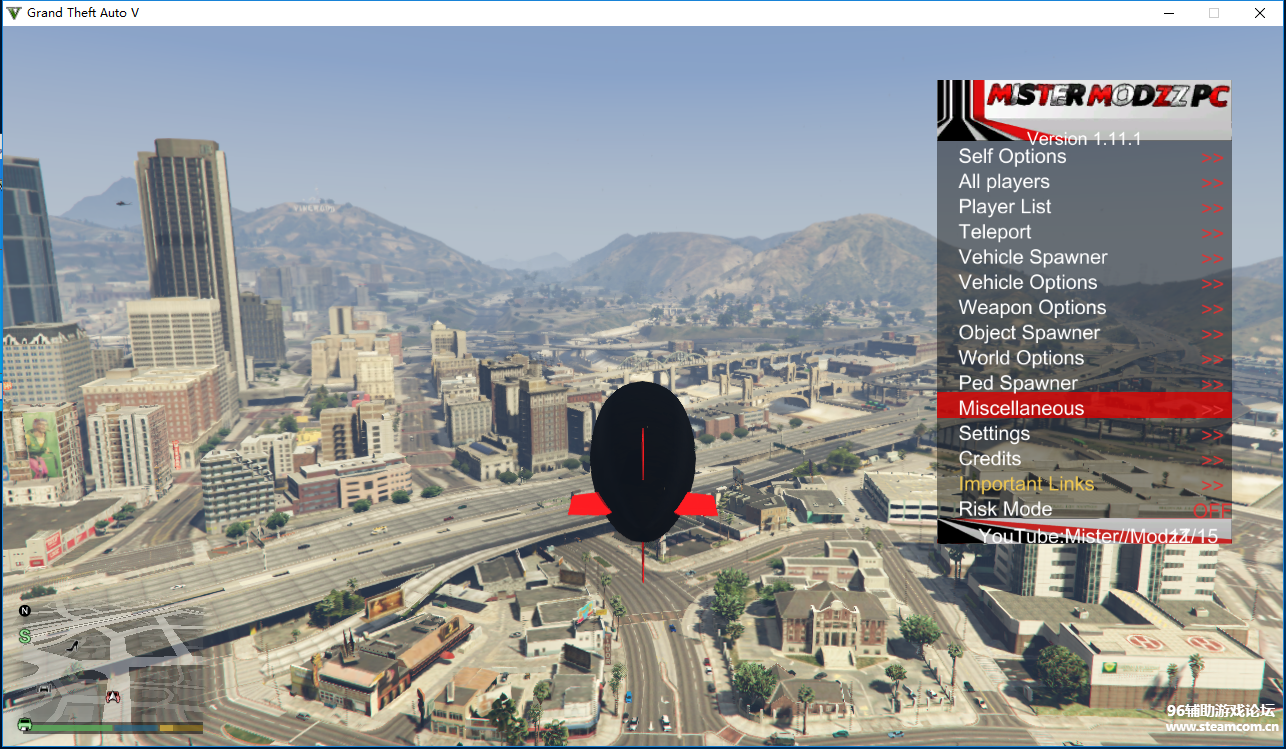
Task: Open World Options
Action: tap(1021, 358)
